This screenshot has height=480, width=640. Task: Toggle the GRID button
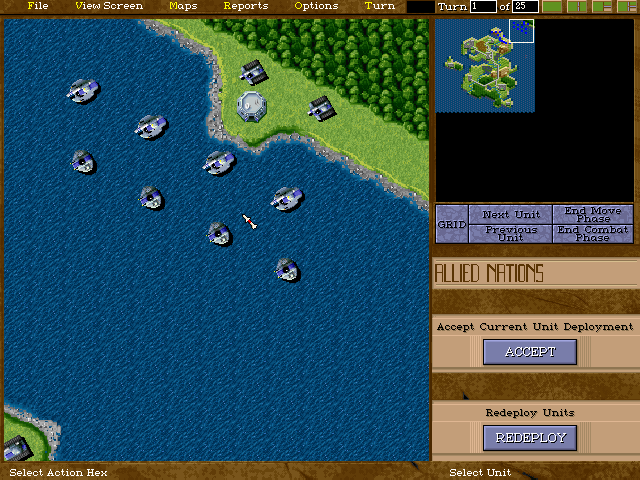[452, 224]
